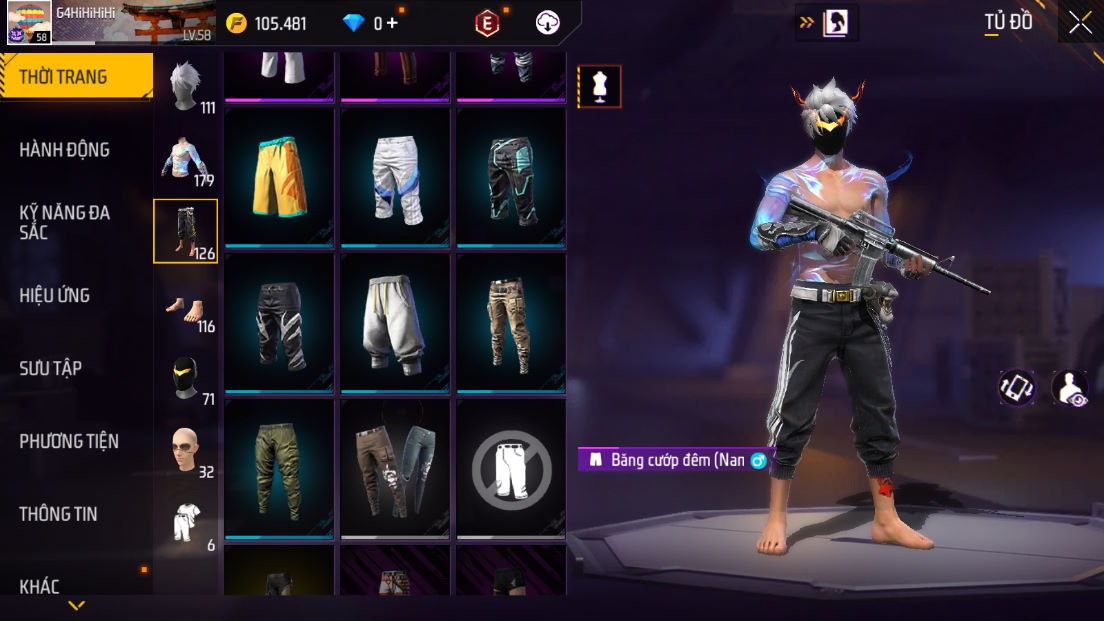Select the hair subcategory icon
The width and height of the screenshot is (1104, 621).
pyautogui.click(x=185, y=86)
